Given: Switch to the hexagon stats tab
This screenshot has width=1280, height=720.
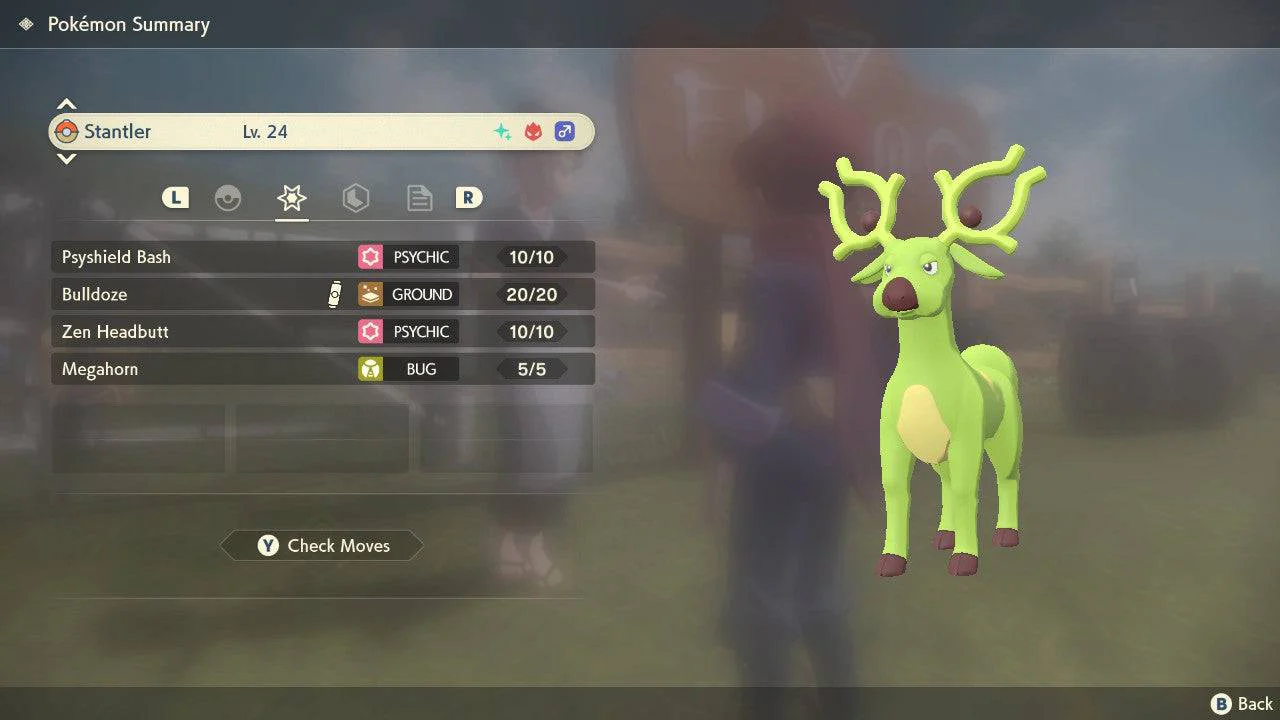Looking at the screenshot, I should [355, 198].
